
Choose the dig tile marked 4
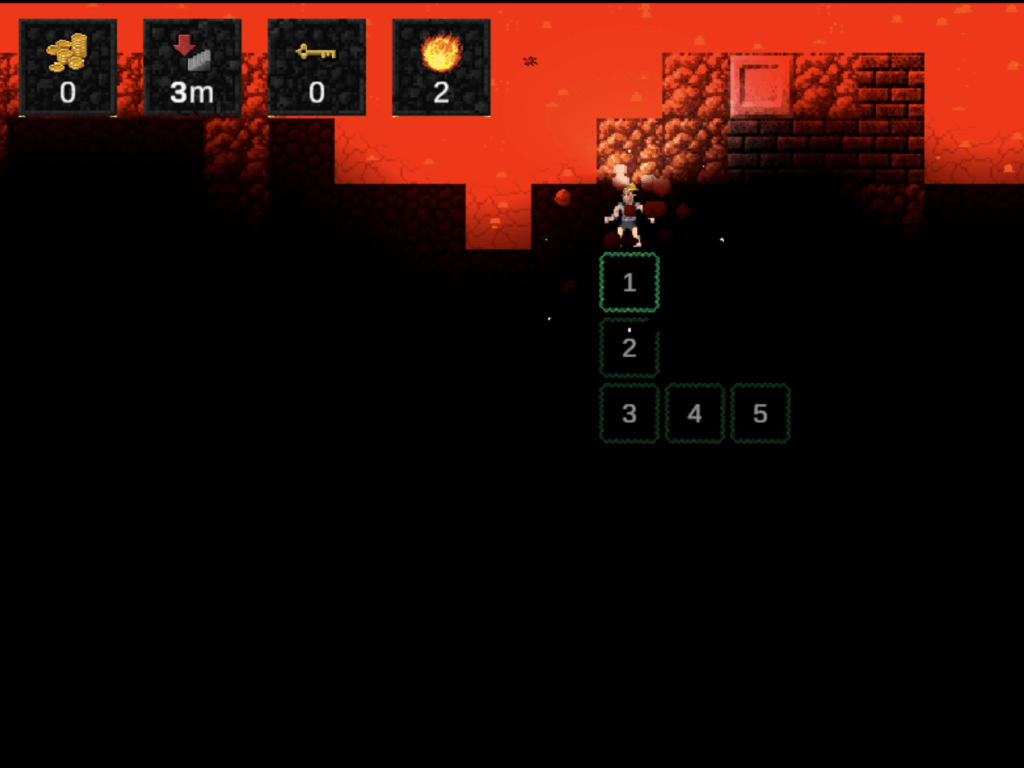695,413
